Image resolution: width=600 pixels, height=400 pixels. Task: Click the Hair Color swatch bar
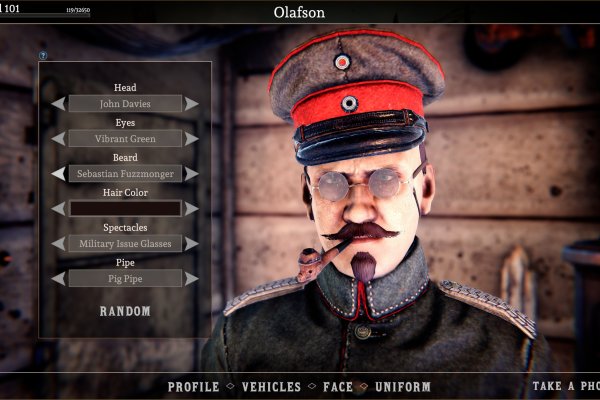coord(125,208)
